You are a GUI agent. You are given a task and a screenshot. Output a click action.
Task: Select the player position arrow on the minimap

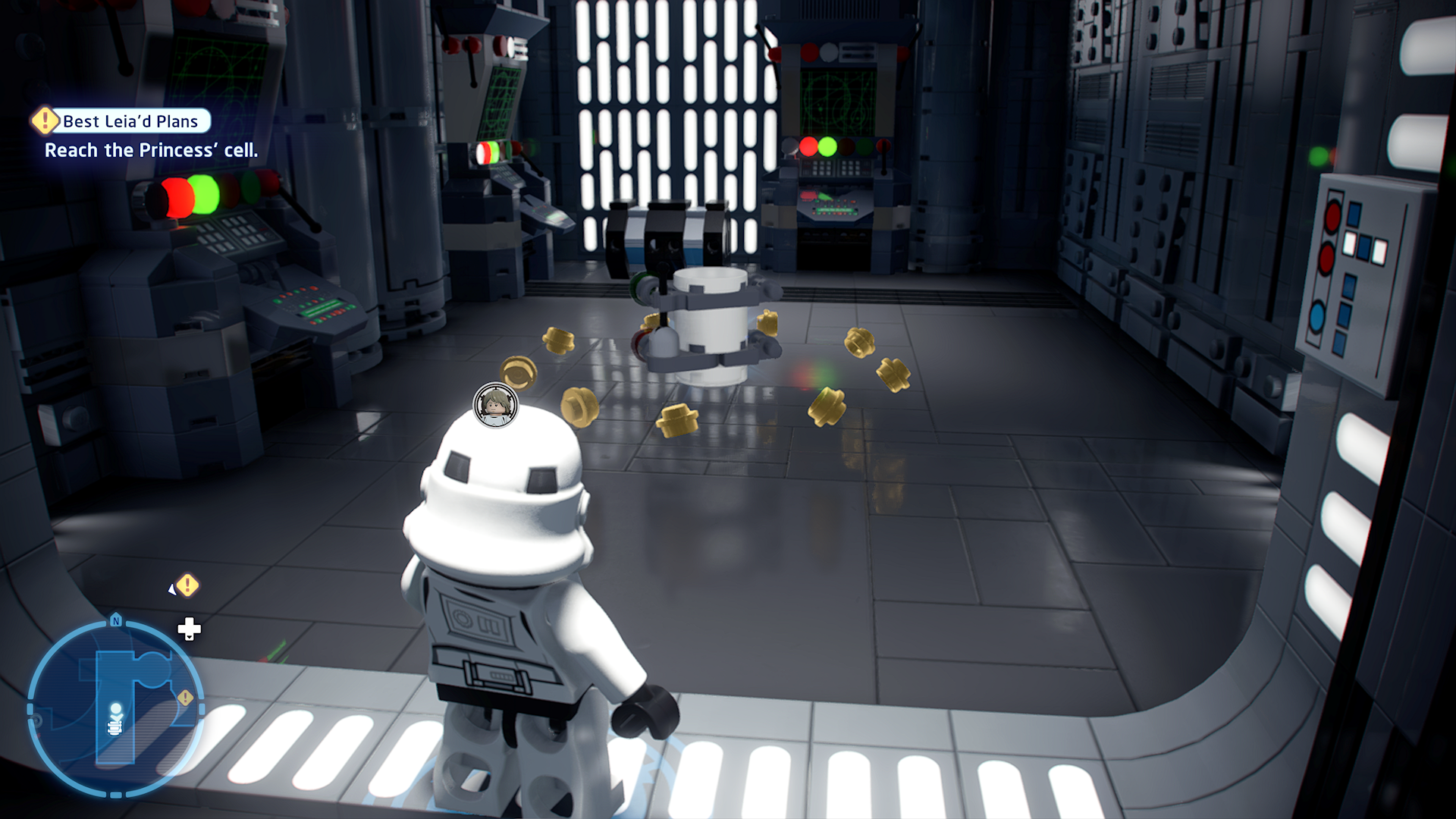point(116,708)
